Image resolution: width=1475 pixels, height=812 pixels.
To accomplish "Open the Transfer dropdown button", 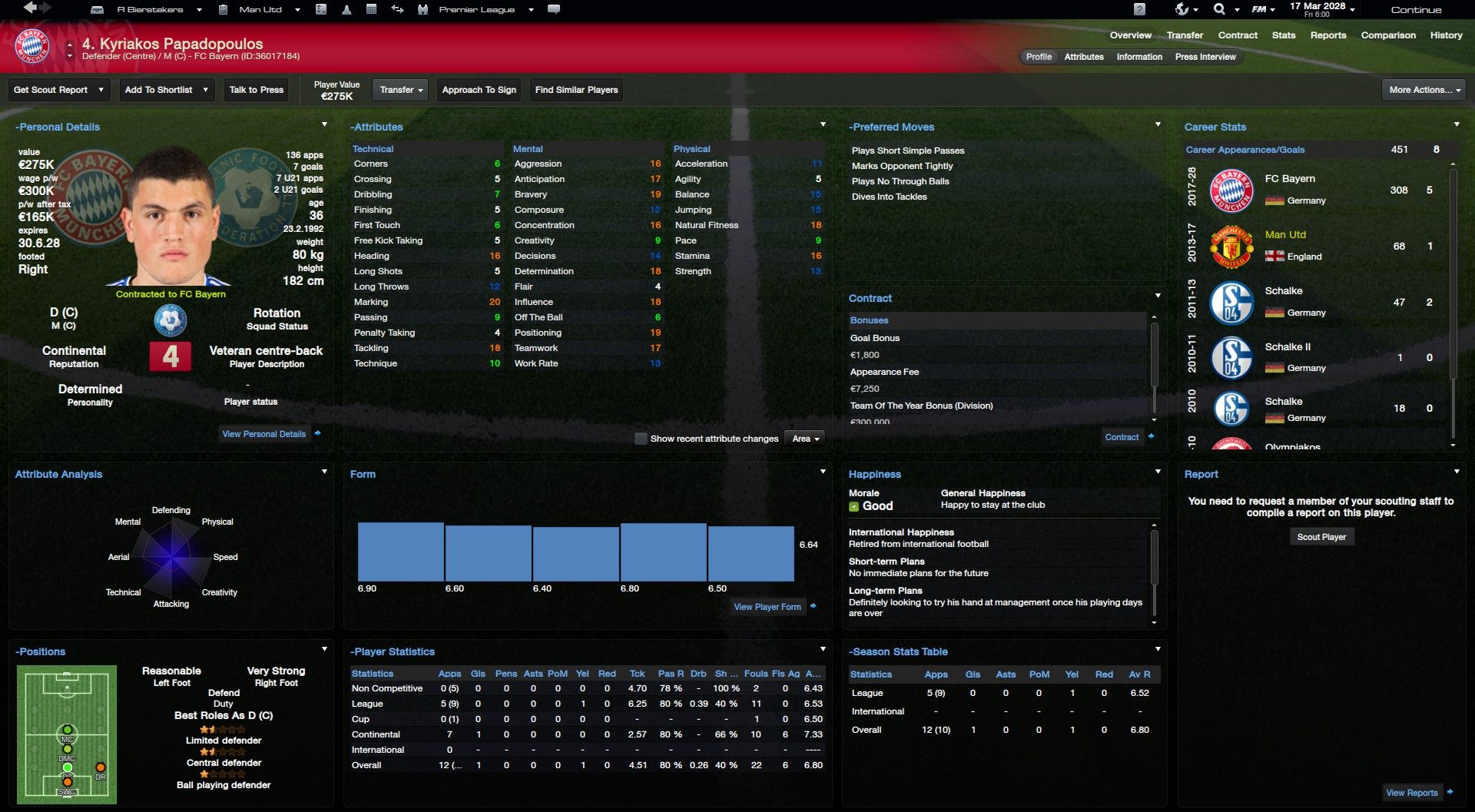I will (401, 90).
